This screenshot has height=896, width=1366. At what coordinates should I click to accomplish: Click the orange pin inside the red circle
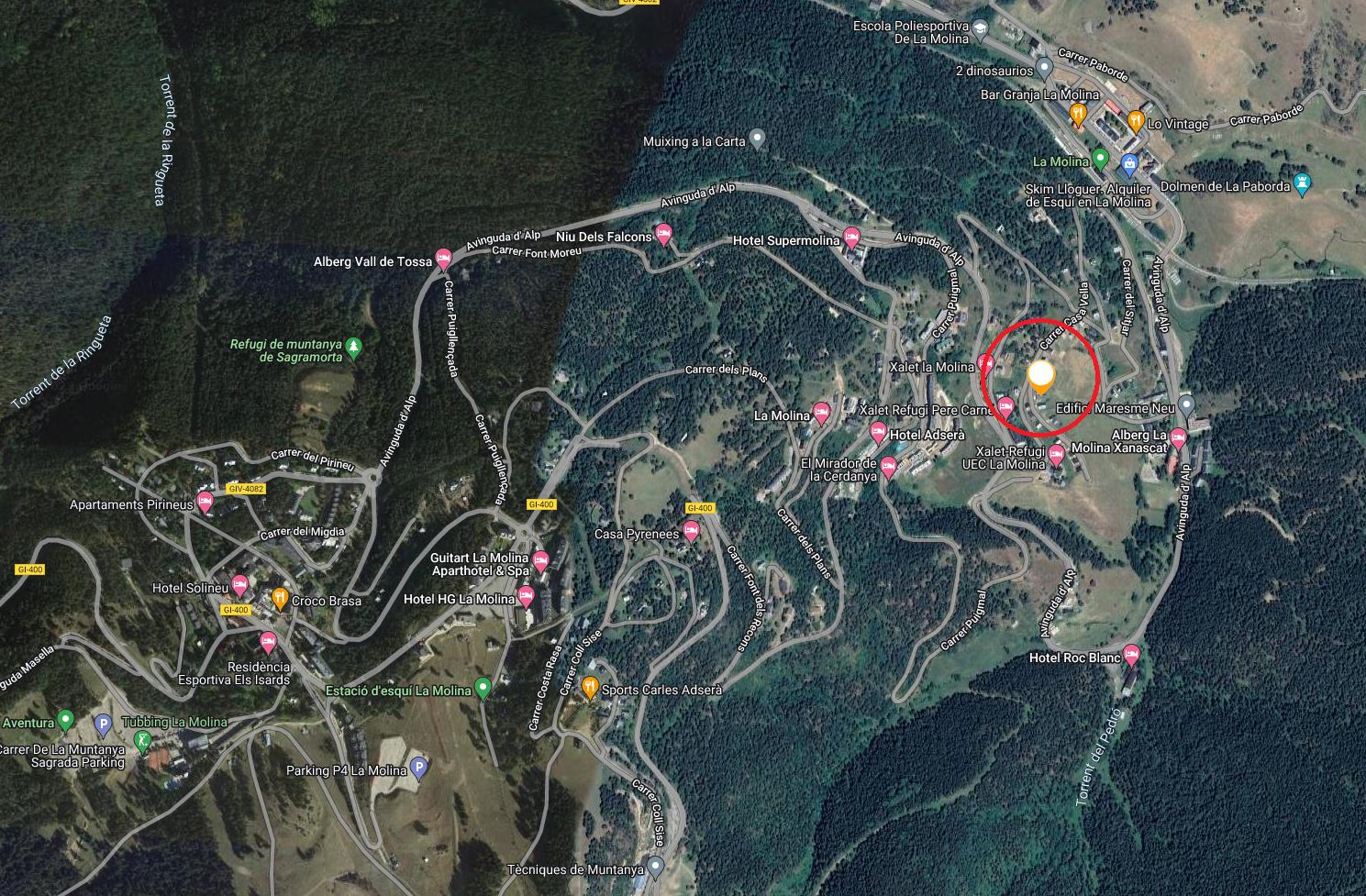(x=1040, y=377)
